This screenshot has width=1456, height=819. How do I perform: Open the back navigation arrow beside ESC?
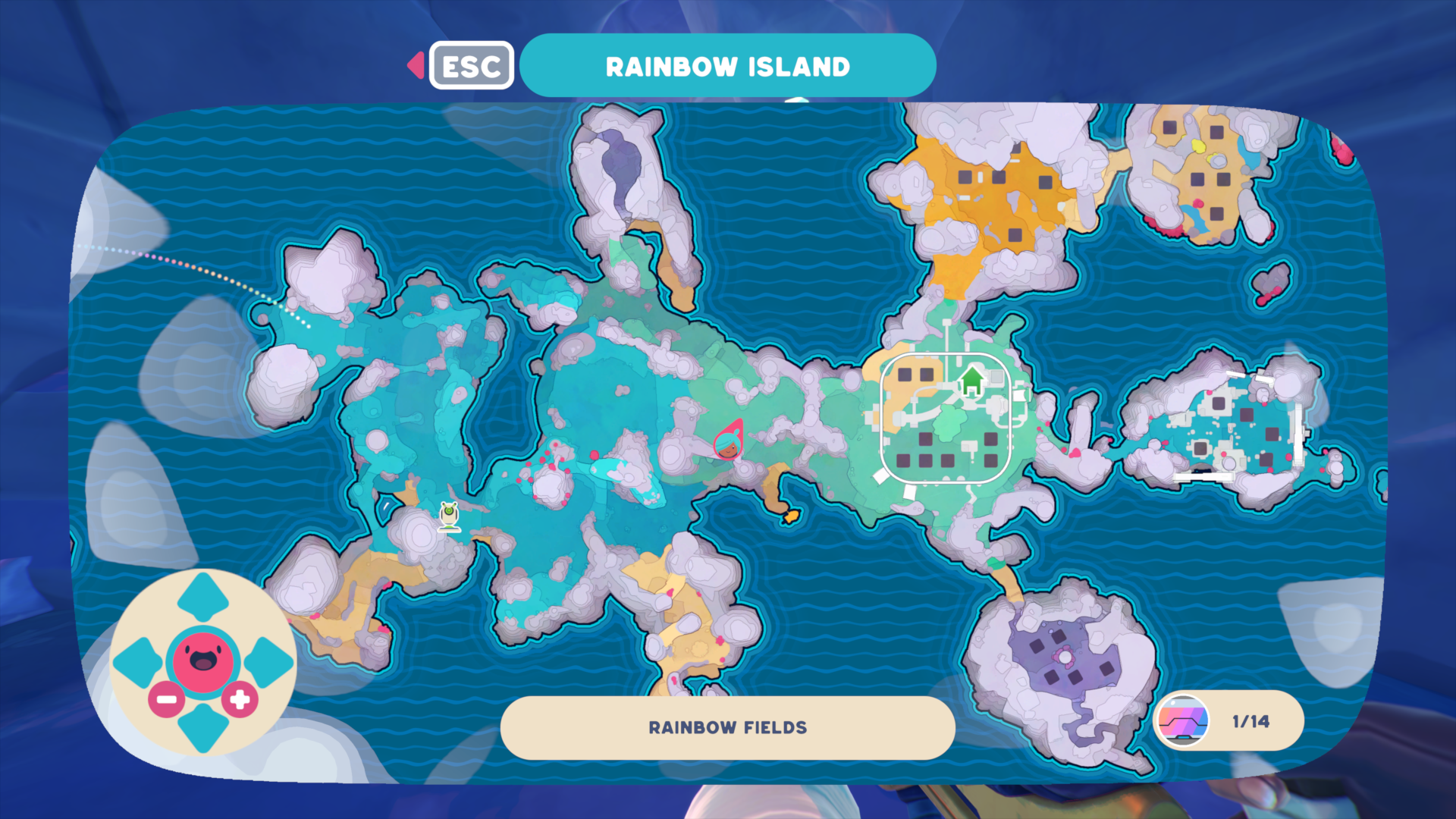[416, 66]
